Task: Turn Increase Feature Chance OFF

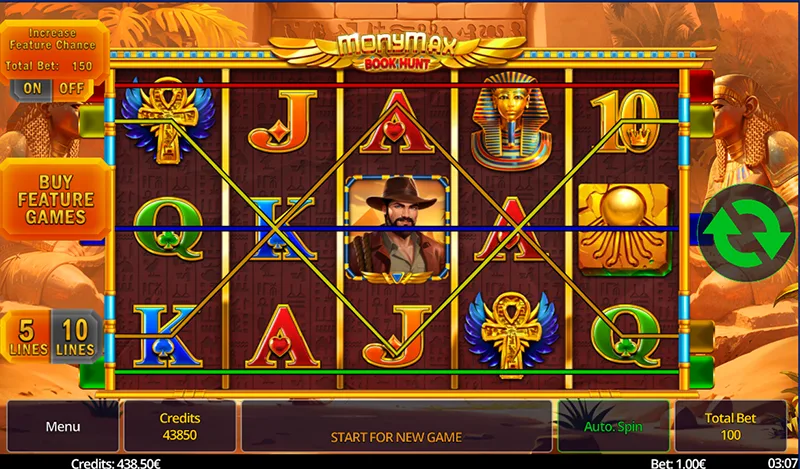Action: [71, 88]
